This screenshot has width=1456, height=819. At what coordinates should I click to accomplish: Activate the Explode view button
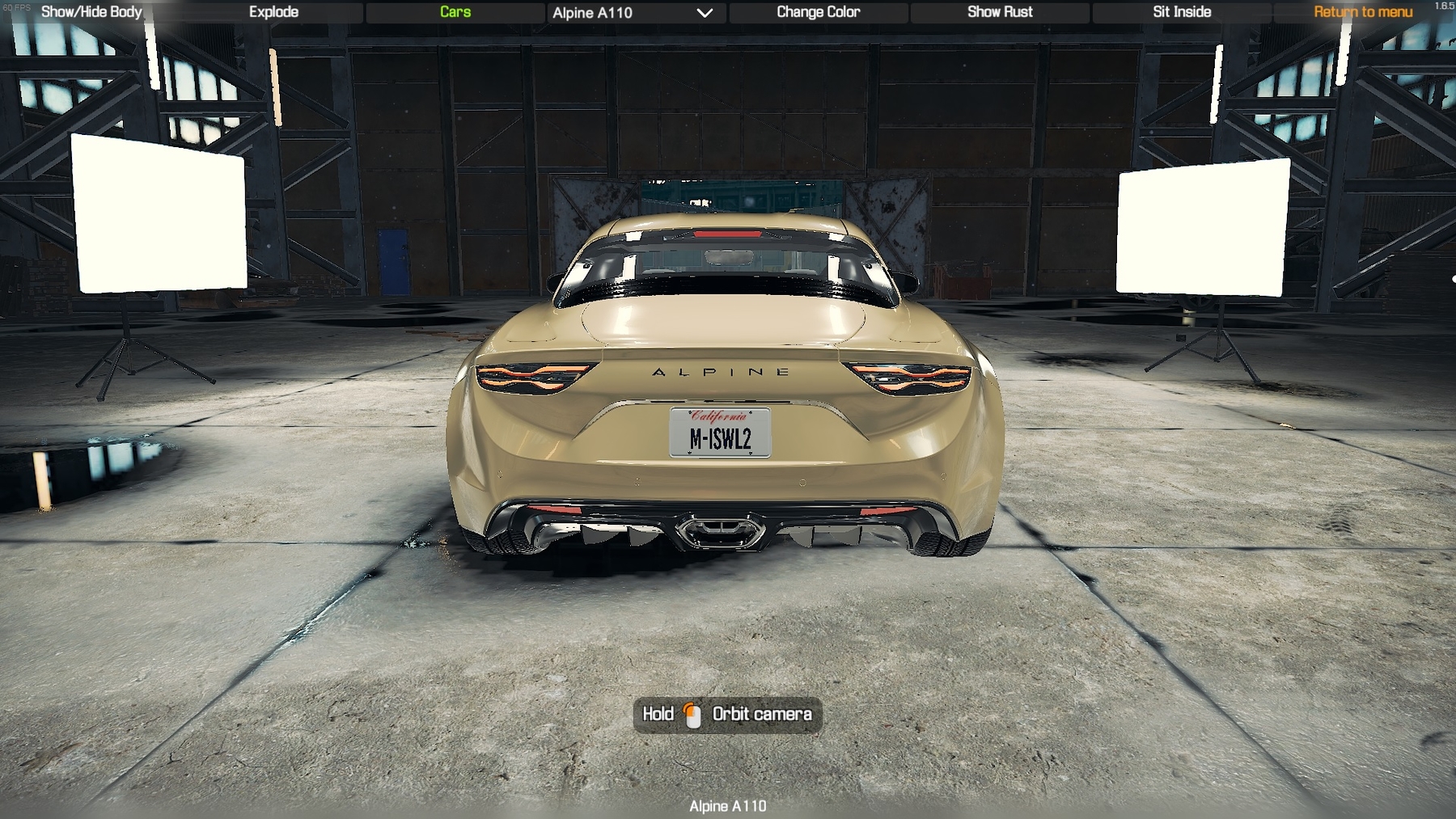point(273,12)
